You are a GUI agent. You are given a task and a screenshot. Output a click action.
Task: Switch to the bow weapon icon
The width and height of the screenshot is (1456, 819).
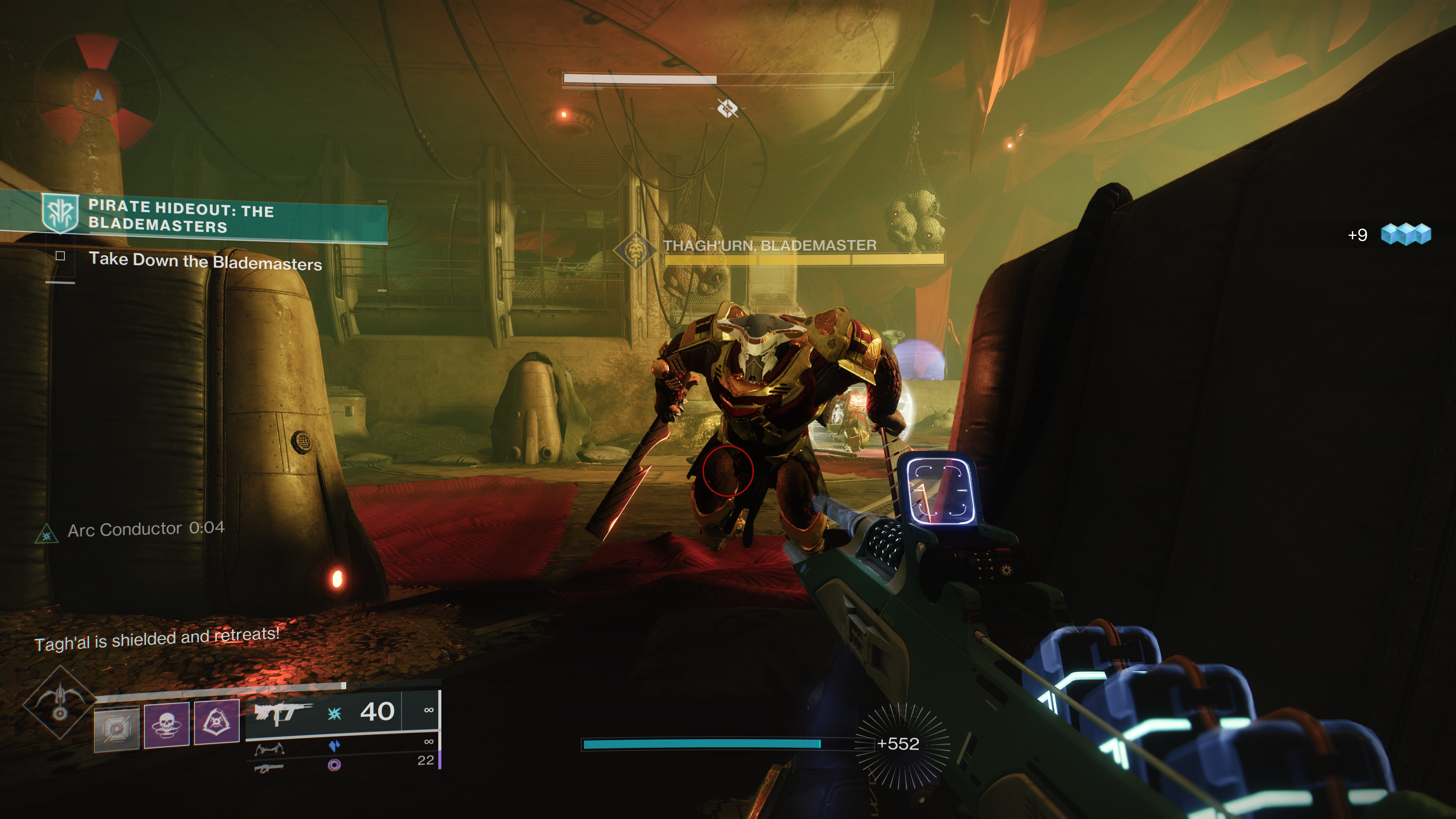point(269,750)
